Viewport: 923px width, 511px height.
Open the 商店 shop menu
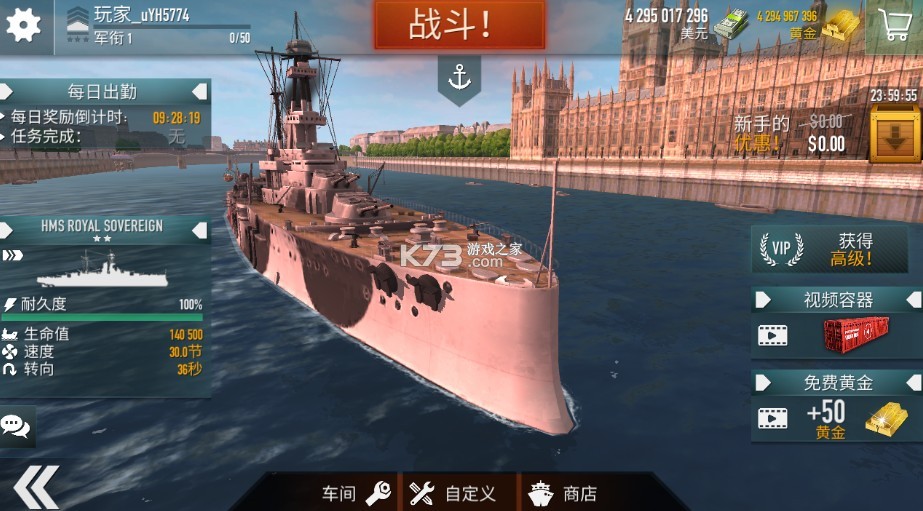[x=564, y=492]
